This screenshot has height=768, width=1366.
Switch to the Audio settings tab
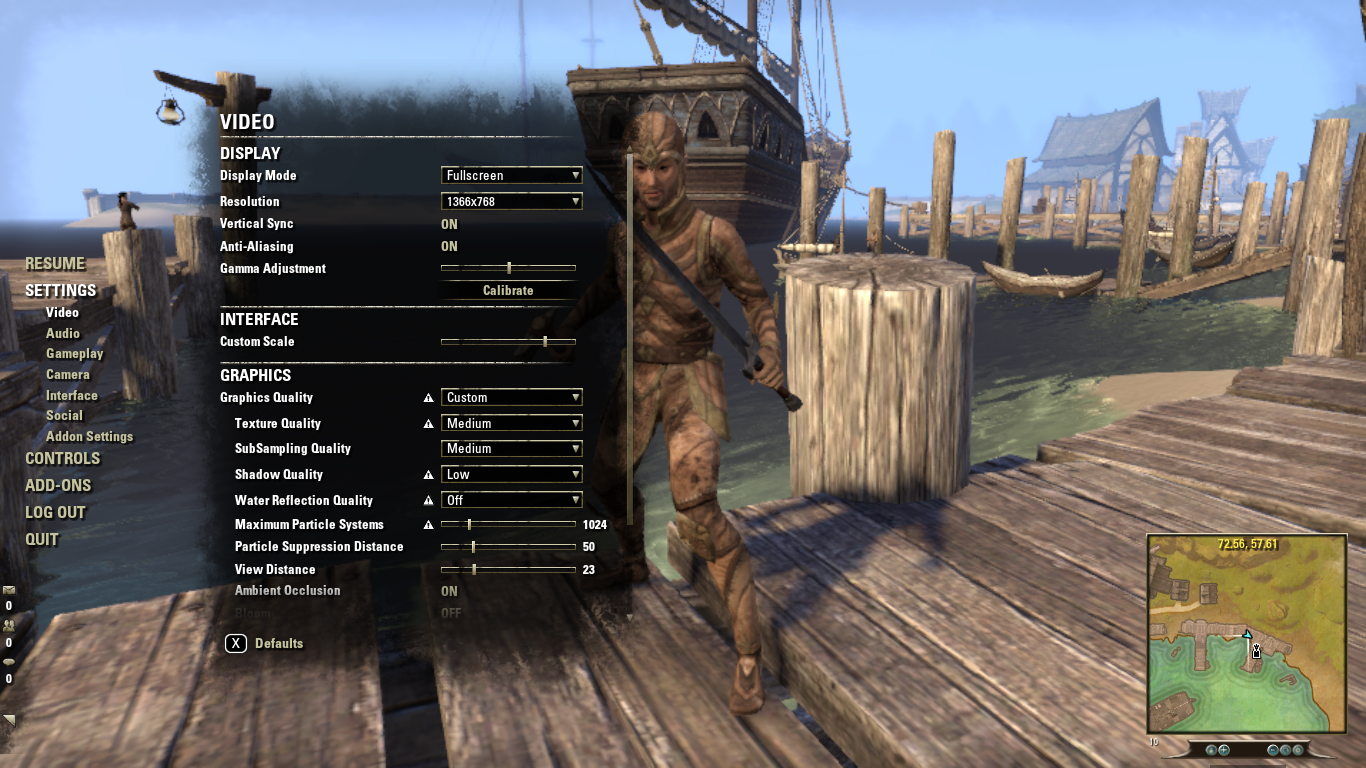click(x=63, y=333)
